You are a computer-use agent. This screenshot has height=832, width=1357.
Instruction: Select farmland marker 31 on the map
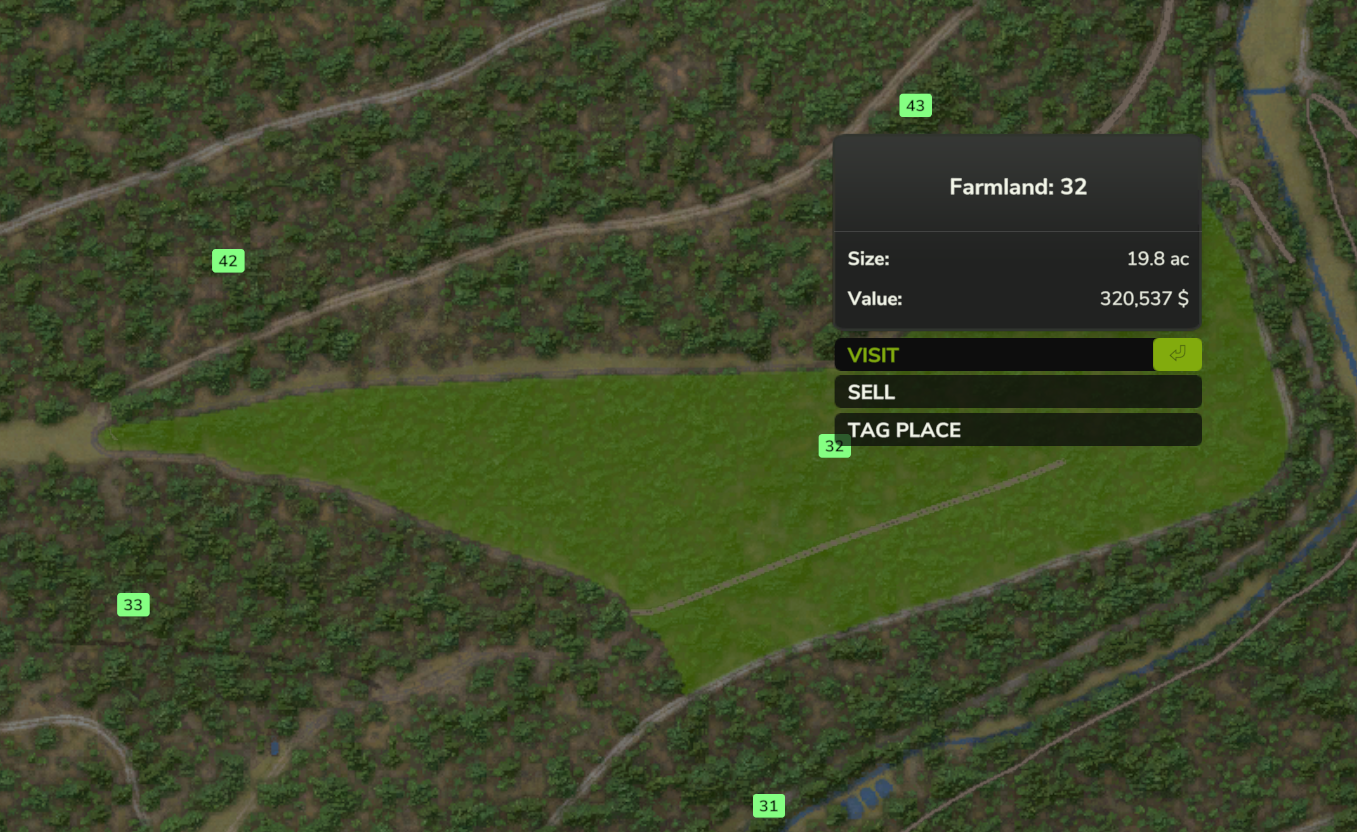(768, 805)
